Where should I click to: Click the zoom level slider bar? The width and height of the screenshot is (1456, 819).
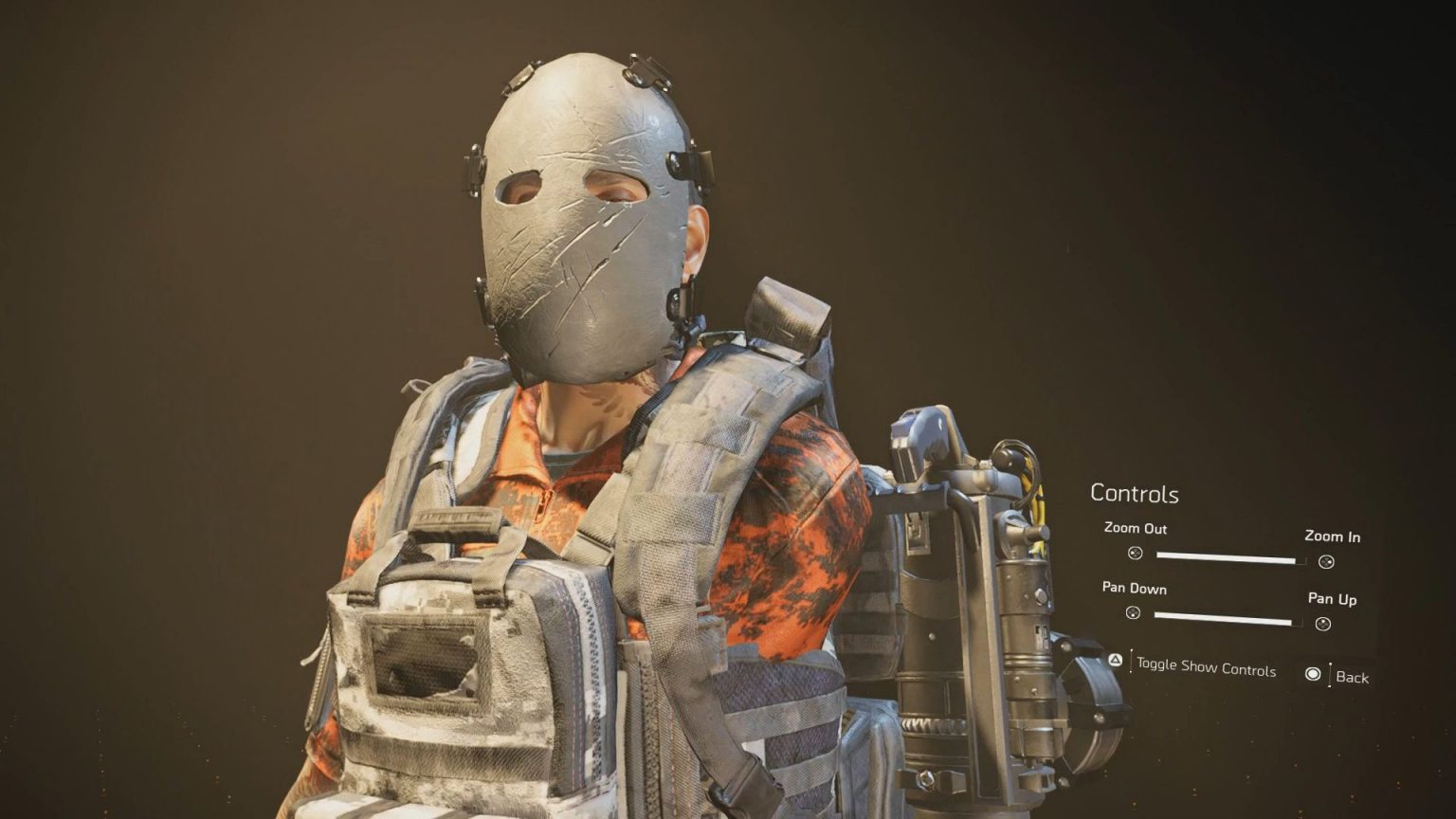point(1228,558)
